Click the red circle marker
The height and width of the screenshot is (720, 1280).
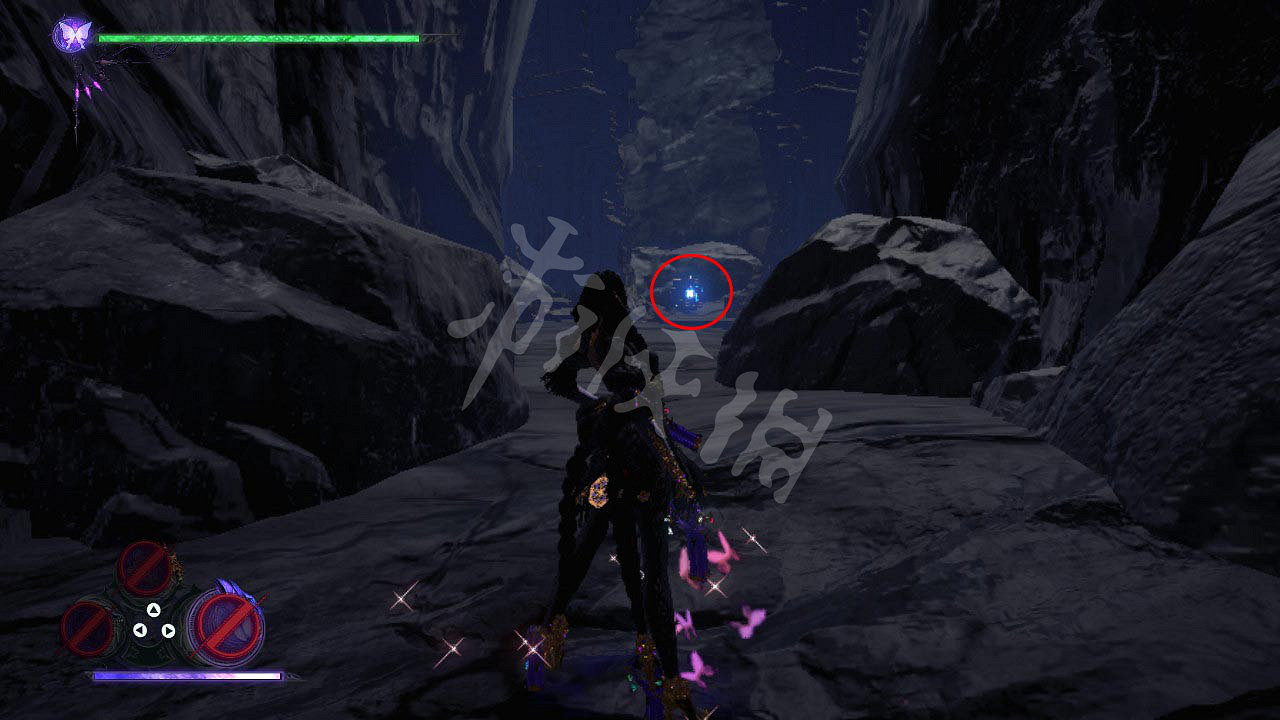(x=693, y=293)
